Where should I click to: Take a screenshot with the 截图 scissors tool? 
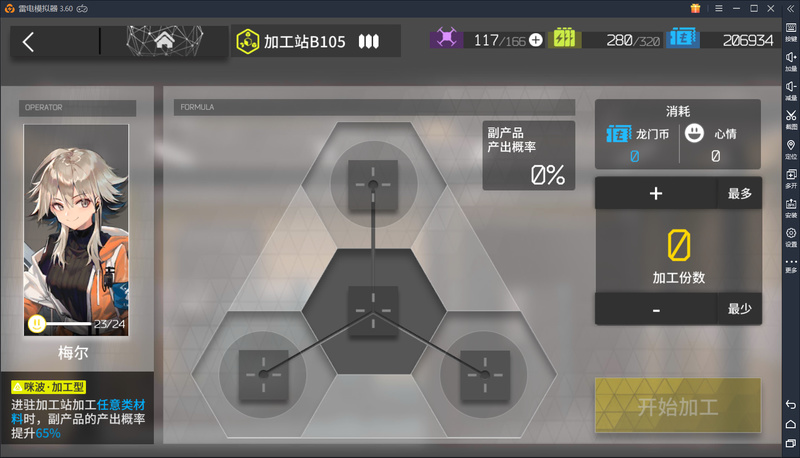click(x=790, y=120)
